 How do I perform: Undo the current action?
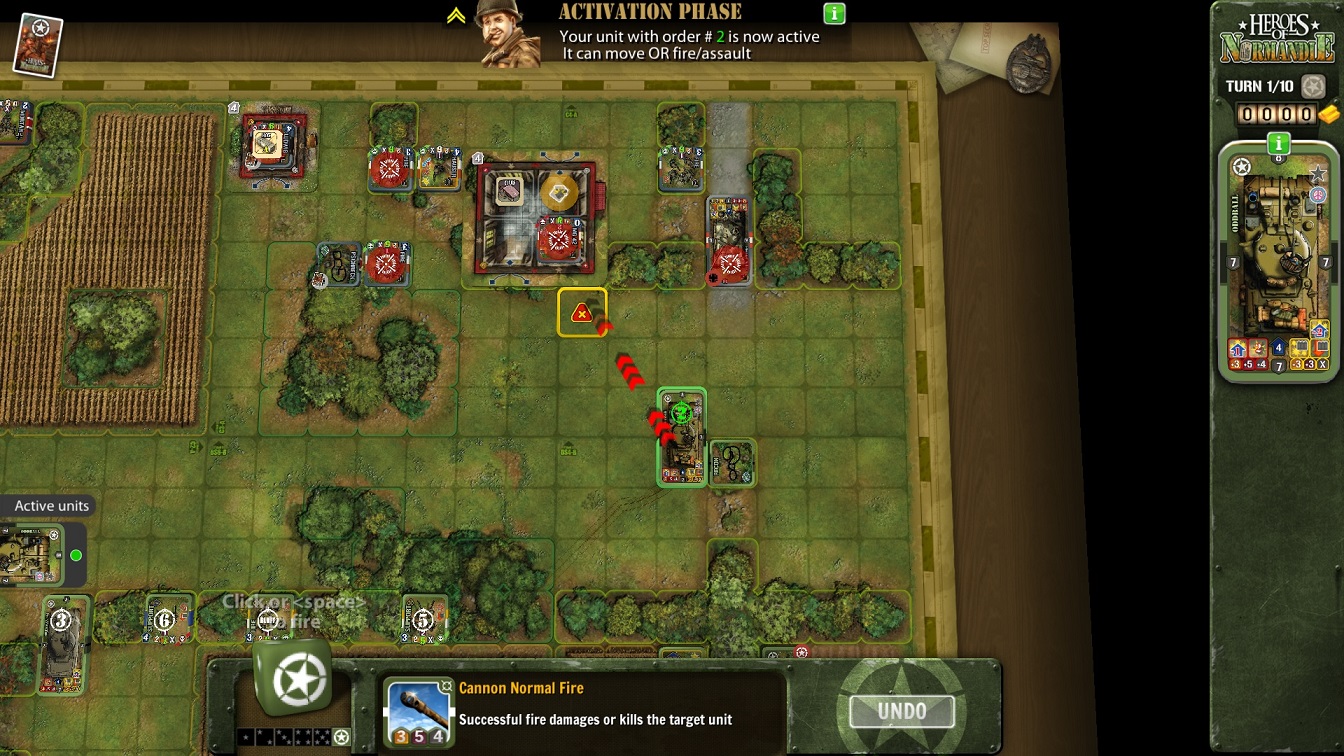tap(901, 712)
